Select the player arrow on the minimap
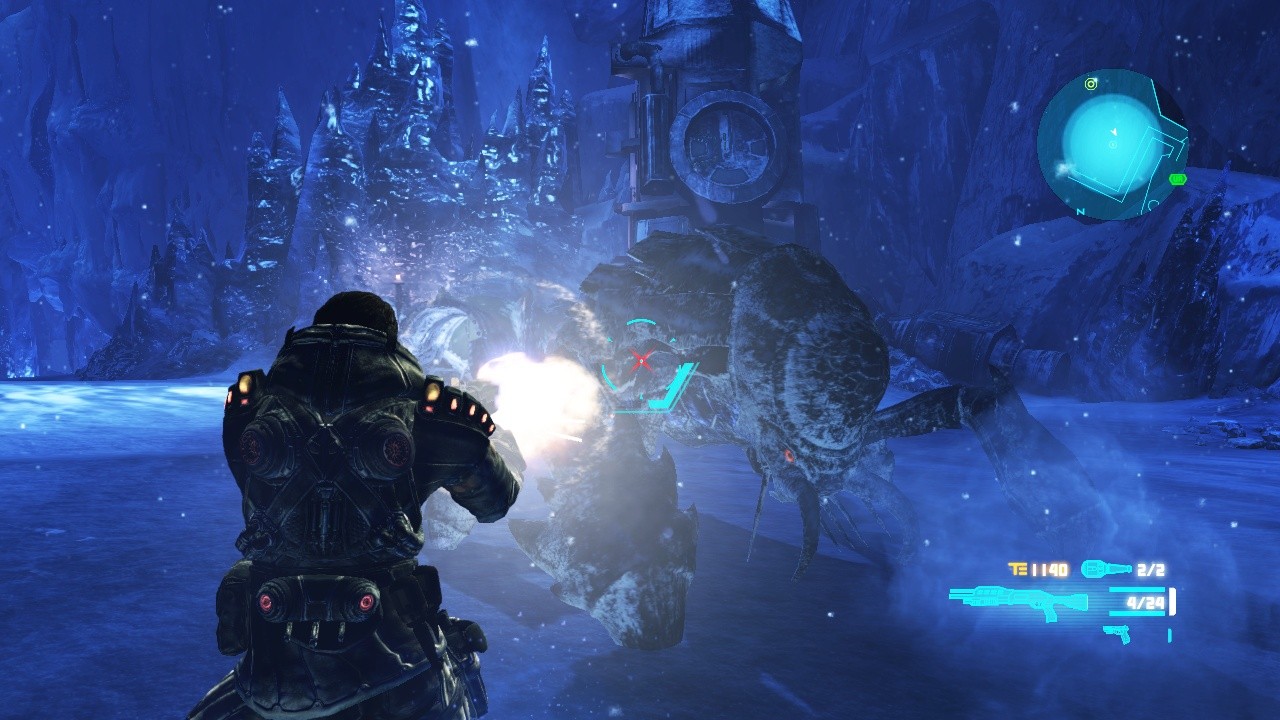The height and width of the screenshot is (720, 1280). click(1114, 131)
